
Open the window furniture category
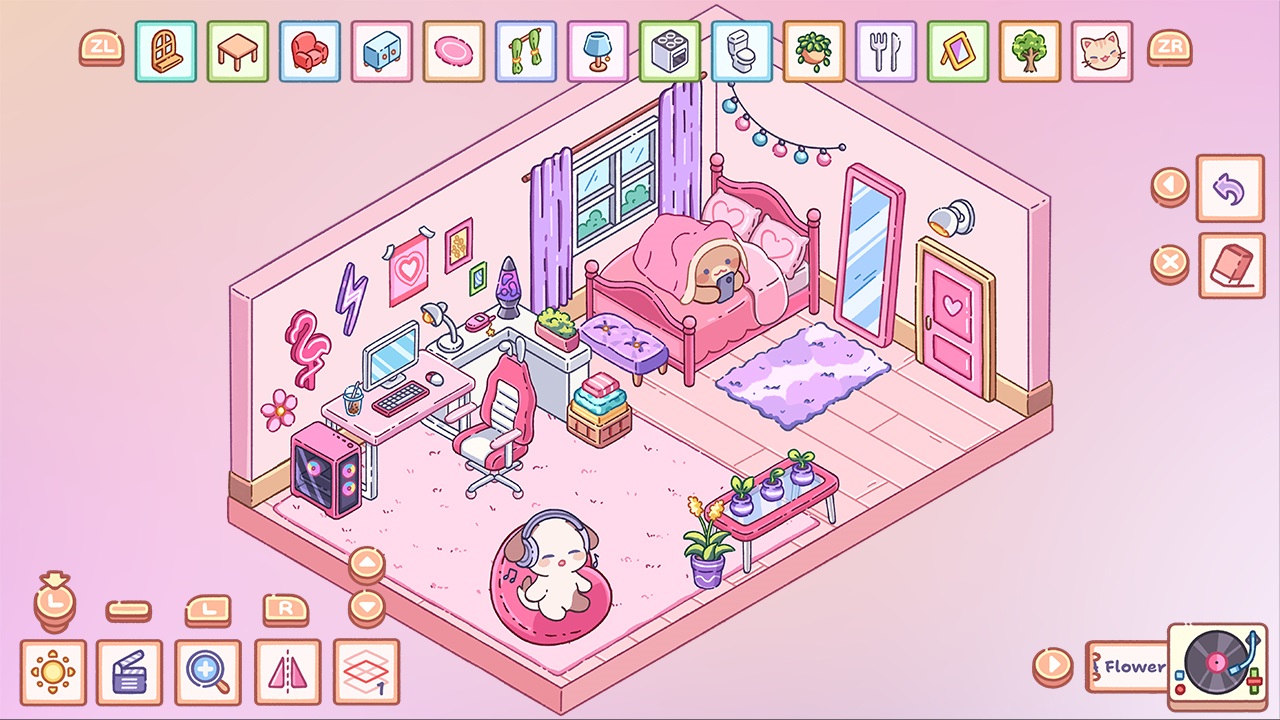click(165, 50)
